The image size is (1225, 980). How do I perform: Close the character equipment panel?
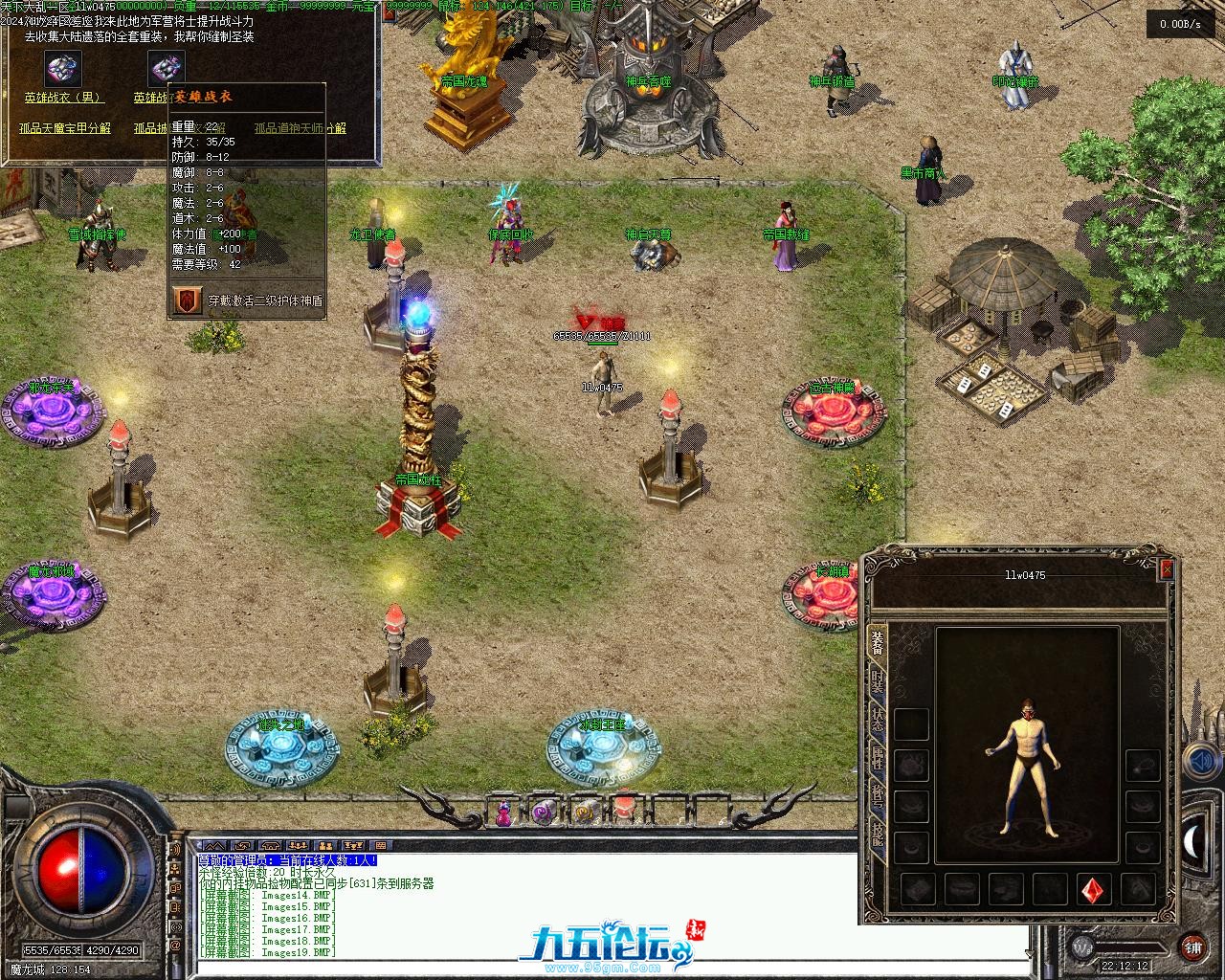coord(1166,570)
